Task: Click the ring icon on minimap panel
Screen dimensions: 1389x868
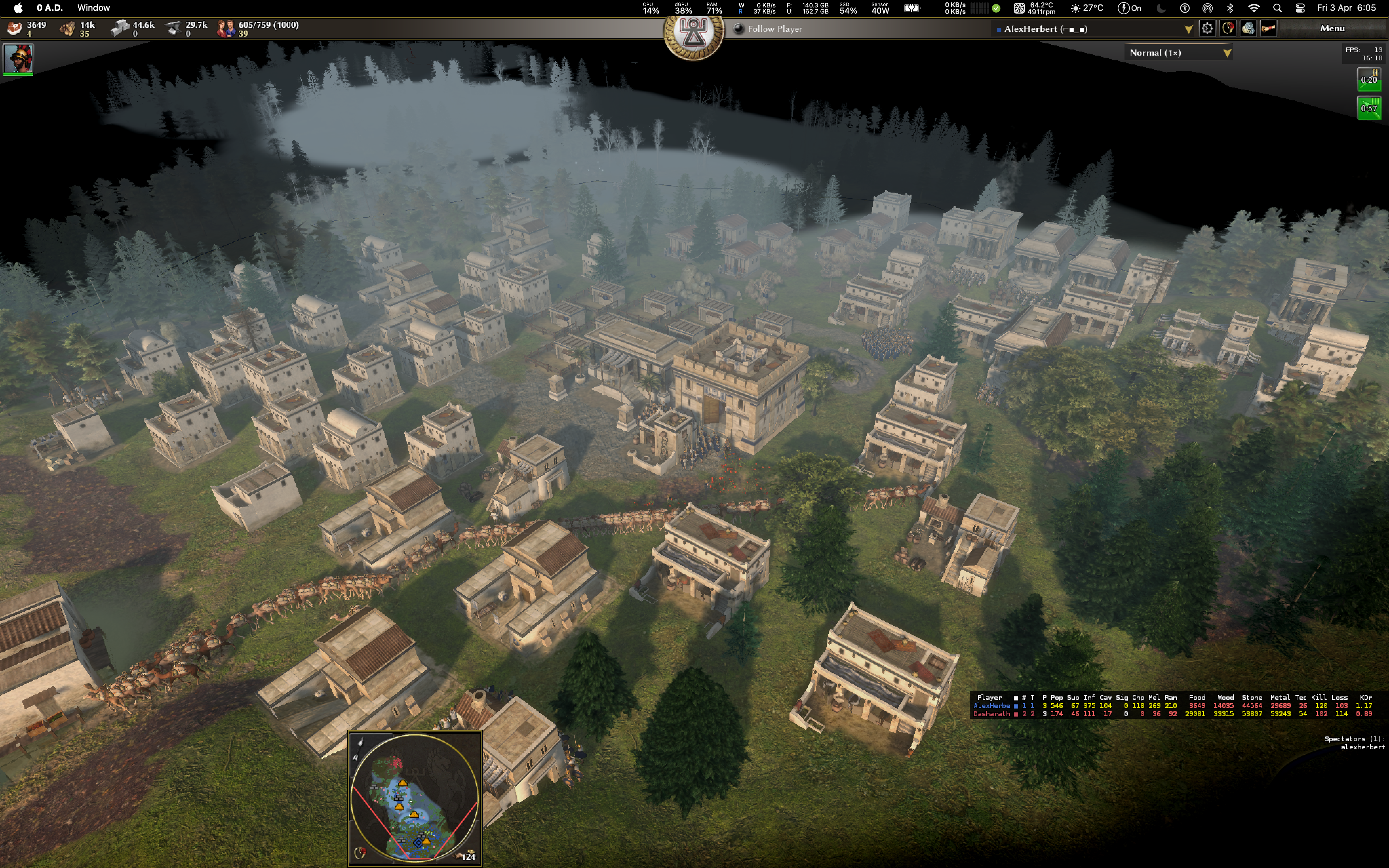Action: (360, 853)
